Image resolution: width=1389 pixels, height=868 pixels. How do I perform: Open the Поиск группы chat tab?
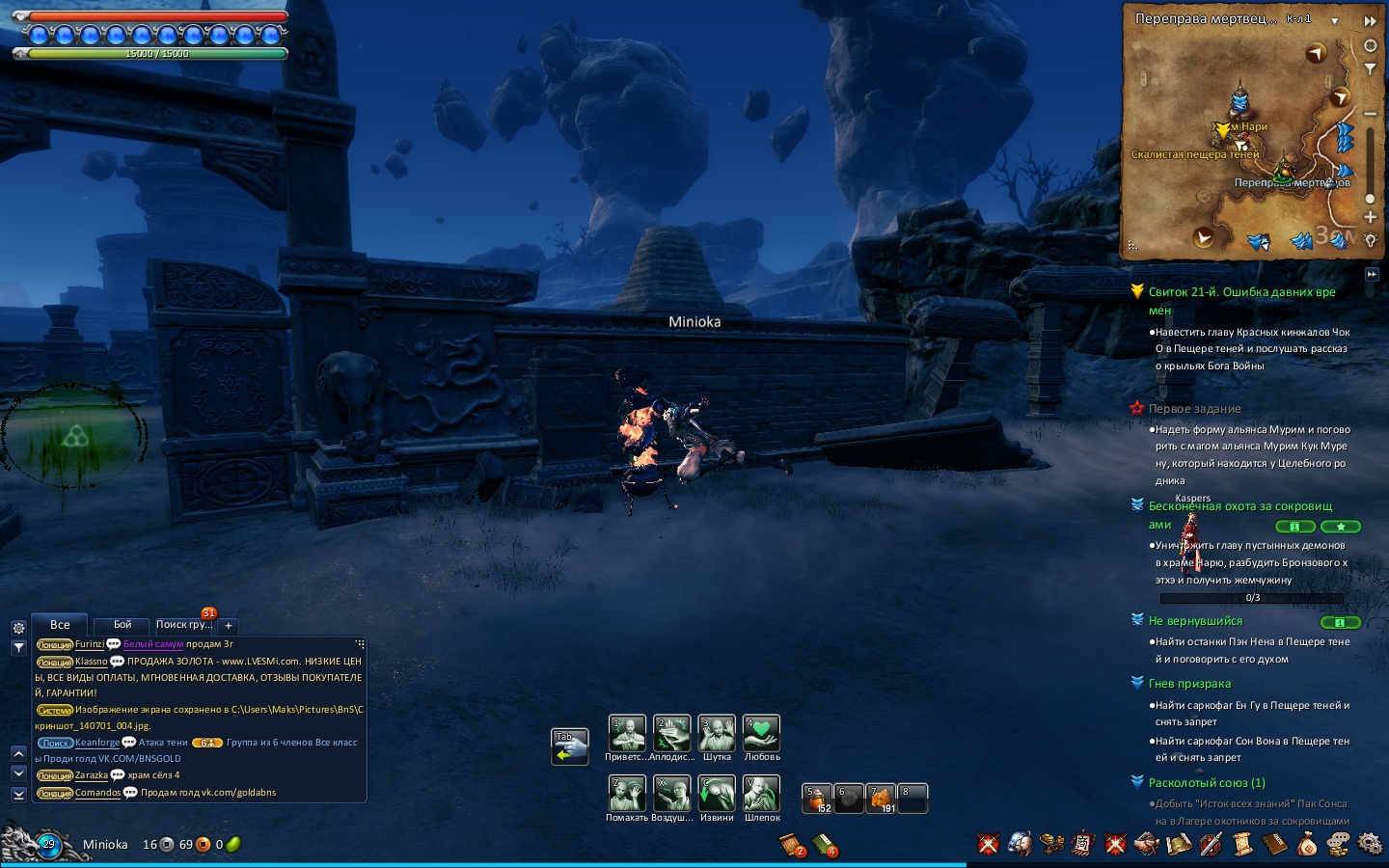tap(183, 625)
